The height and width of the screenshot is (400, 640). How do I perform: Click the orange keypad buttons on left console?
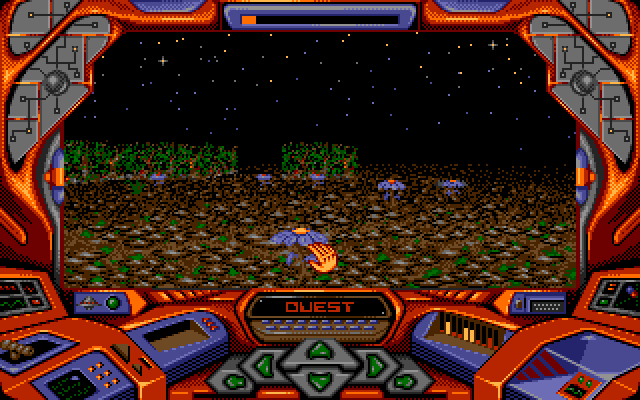tap(102, 372)
